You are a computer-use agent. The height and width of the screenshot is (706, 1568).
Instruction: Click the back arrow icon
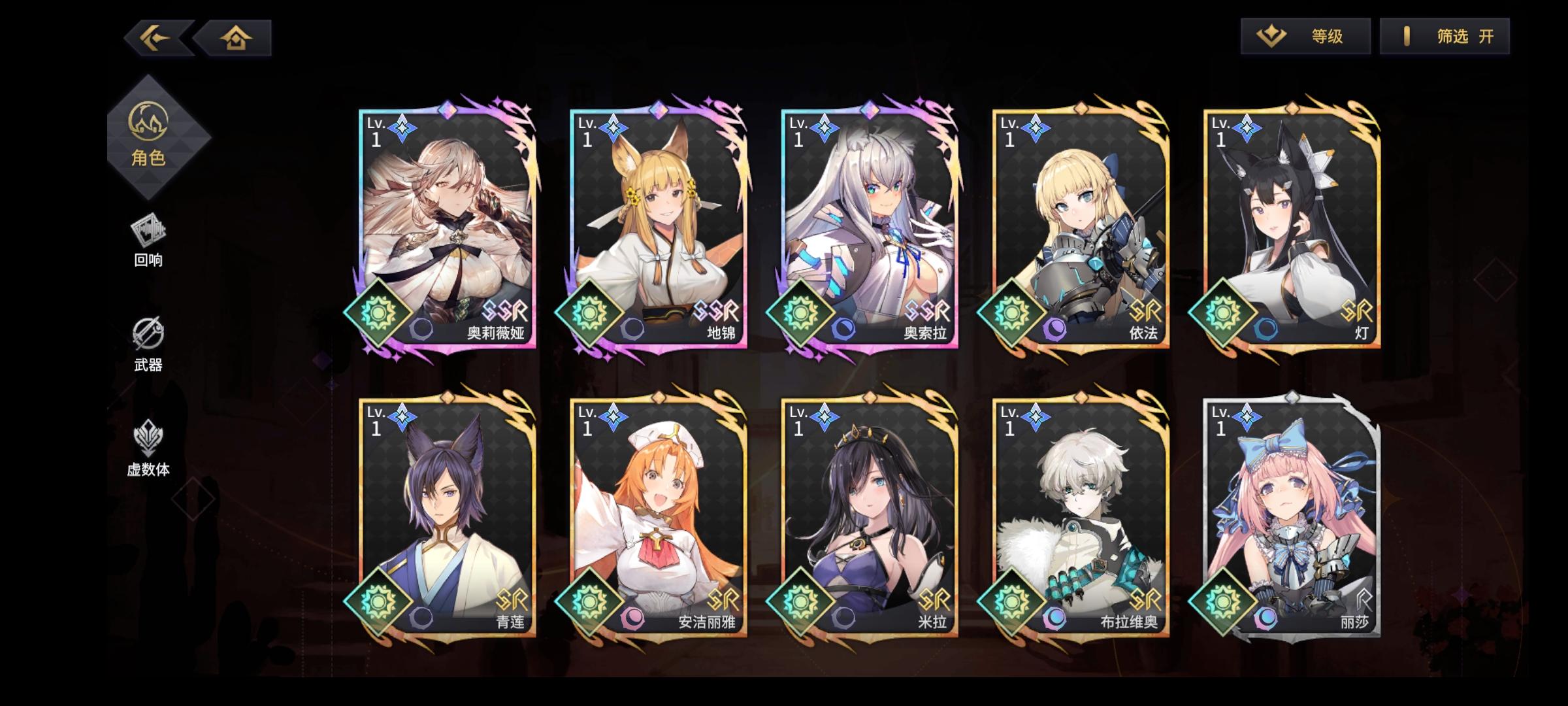coord(155,38)
